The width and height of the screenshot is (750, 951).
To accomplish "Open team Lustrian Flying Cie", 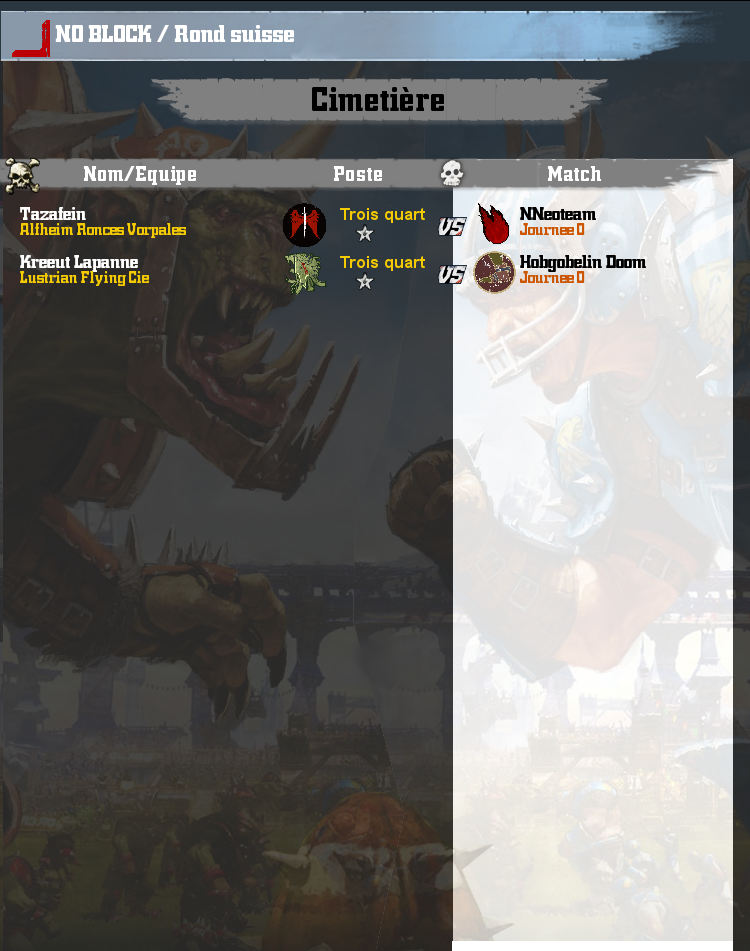I will point(85,278).
